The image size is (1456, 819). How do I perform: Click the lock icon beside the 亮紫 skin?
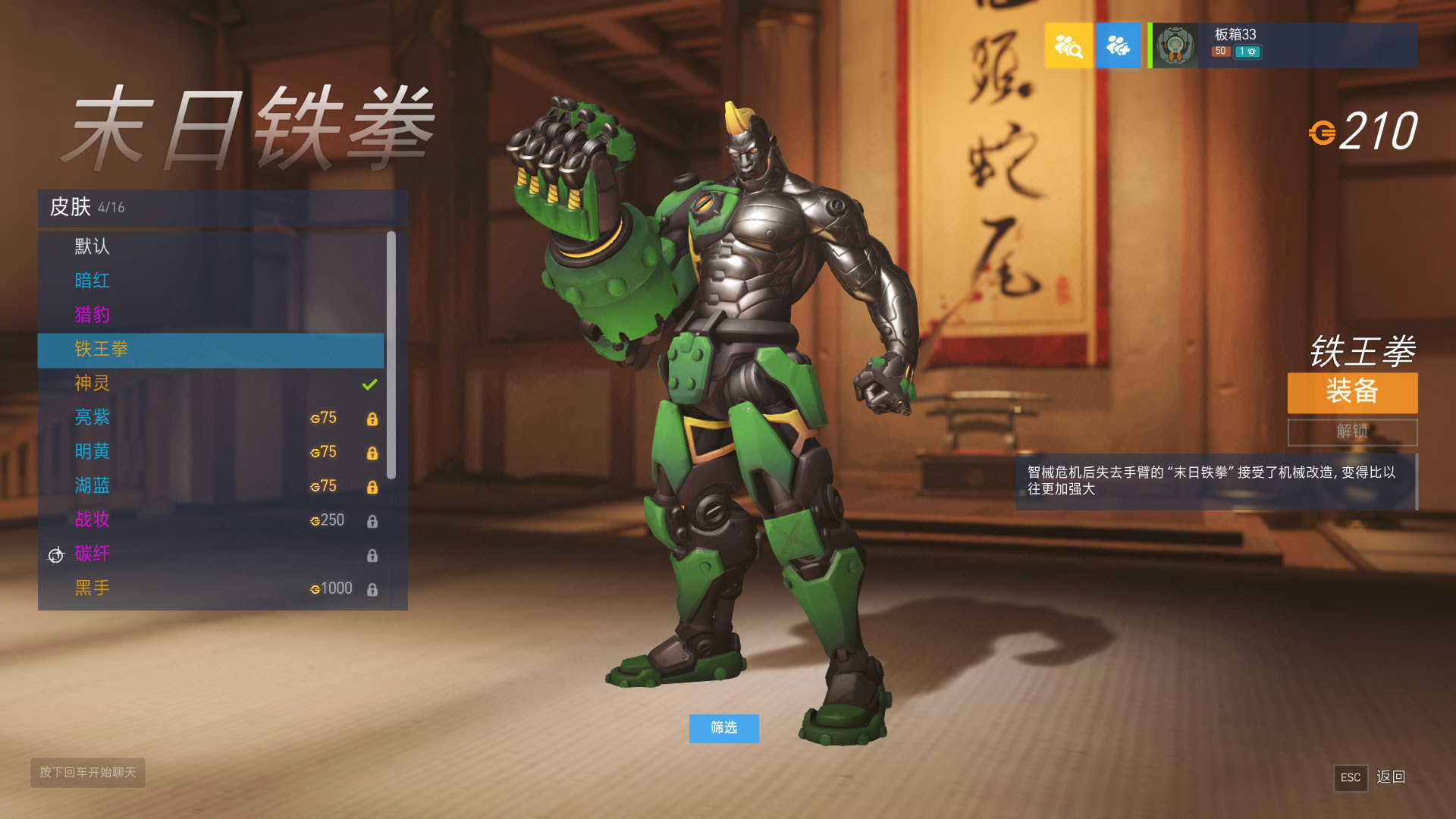372,419
